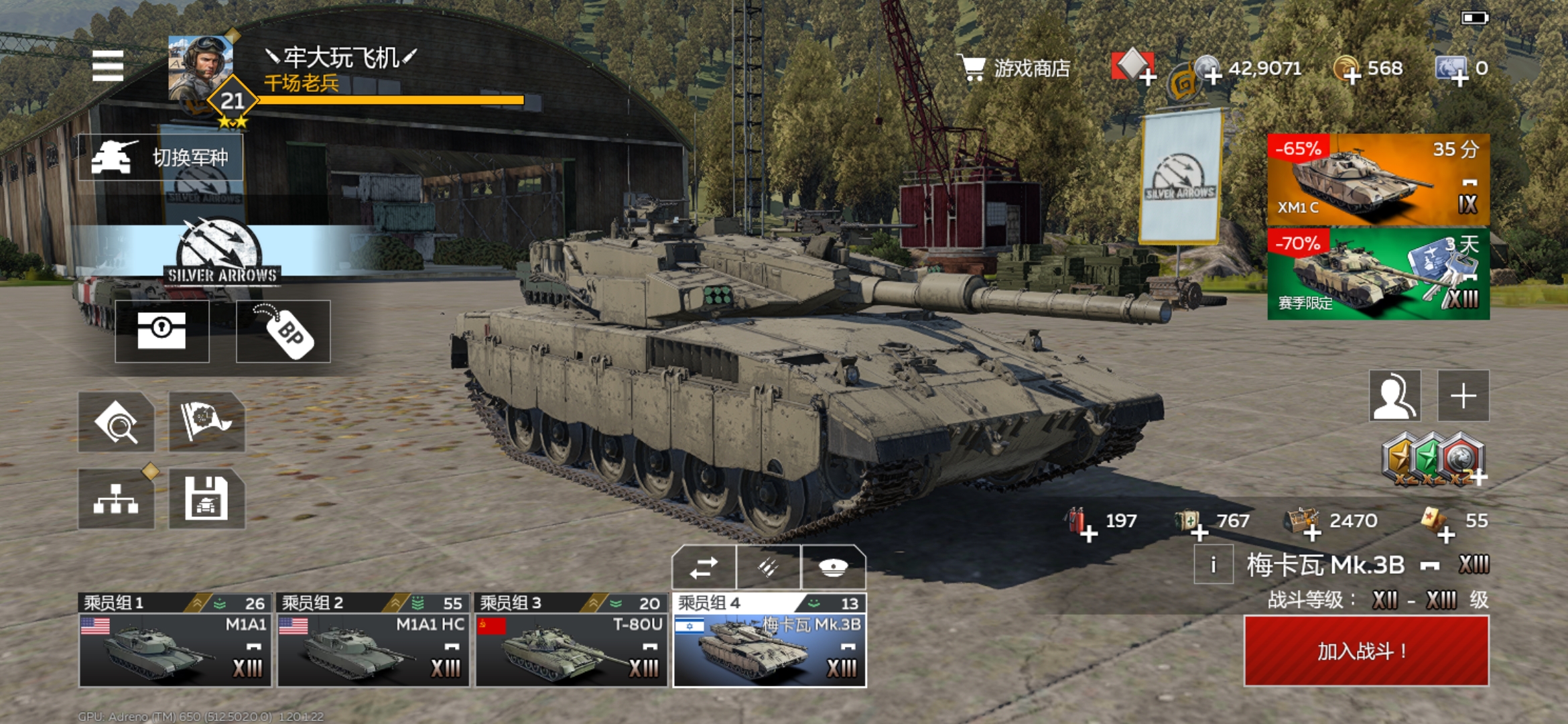Open the magnifier research icon
The width and height of the screenshot is (1568, 724).
(116, 422)
